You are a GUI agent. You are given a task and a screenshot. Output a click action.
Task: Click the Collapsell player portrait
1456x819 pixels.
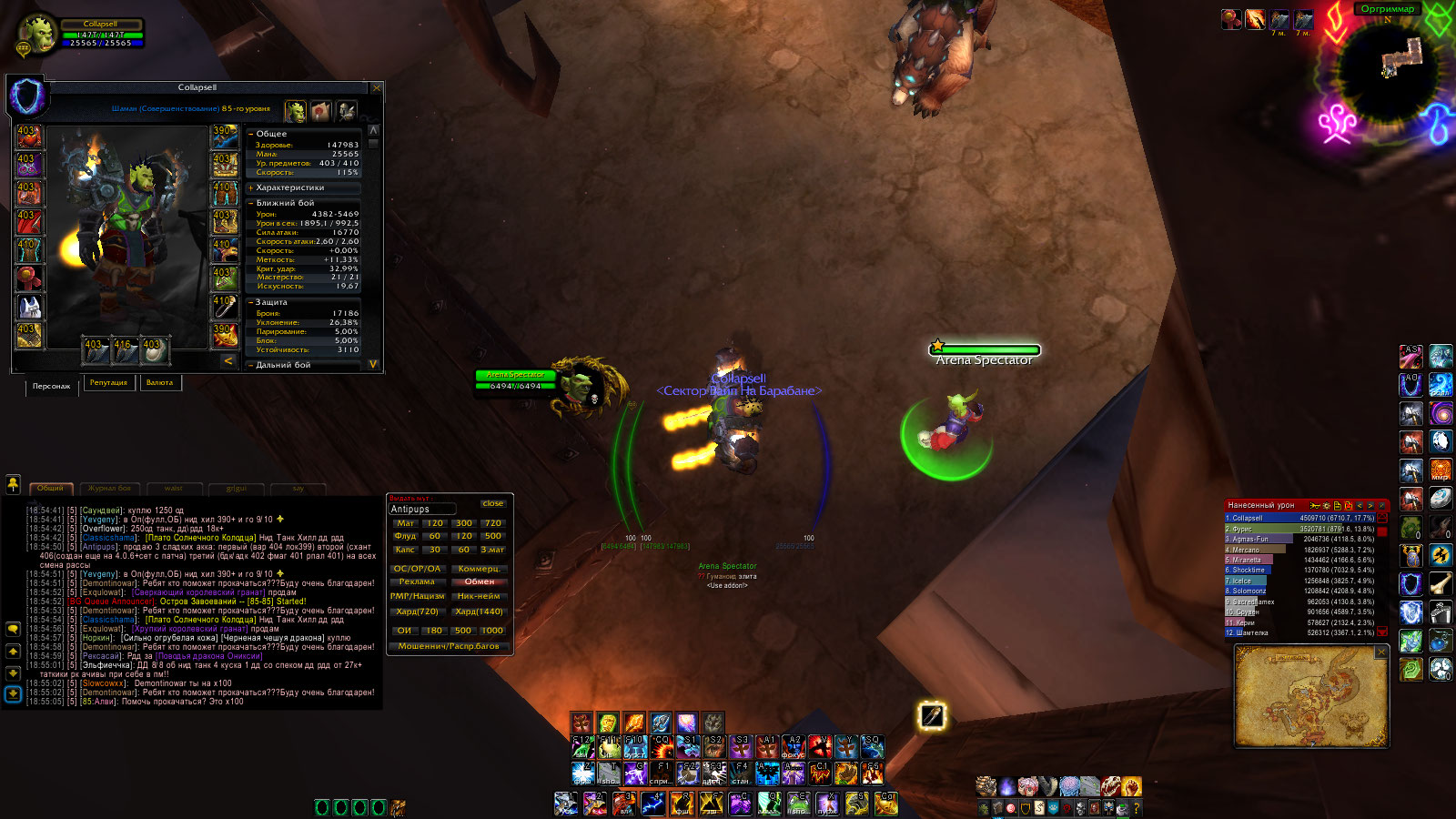pos(40,35)
